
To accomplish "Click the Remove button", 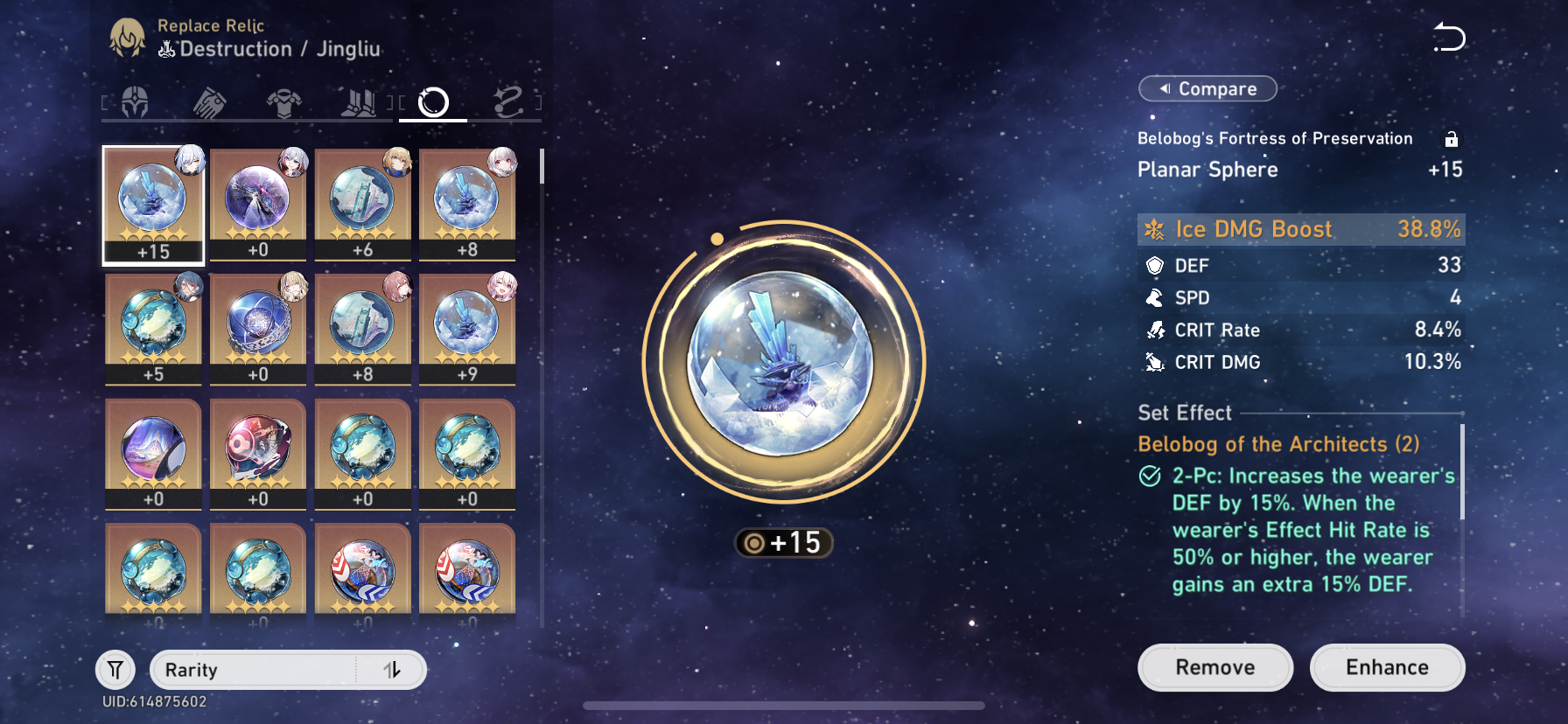I will point(1214,667).
